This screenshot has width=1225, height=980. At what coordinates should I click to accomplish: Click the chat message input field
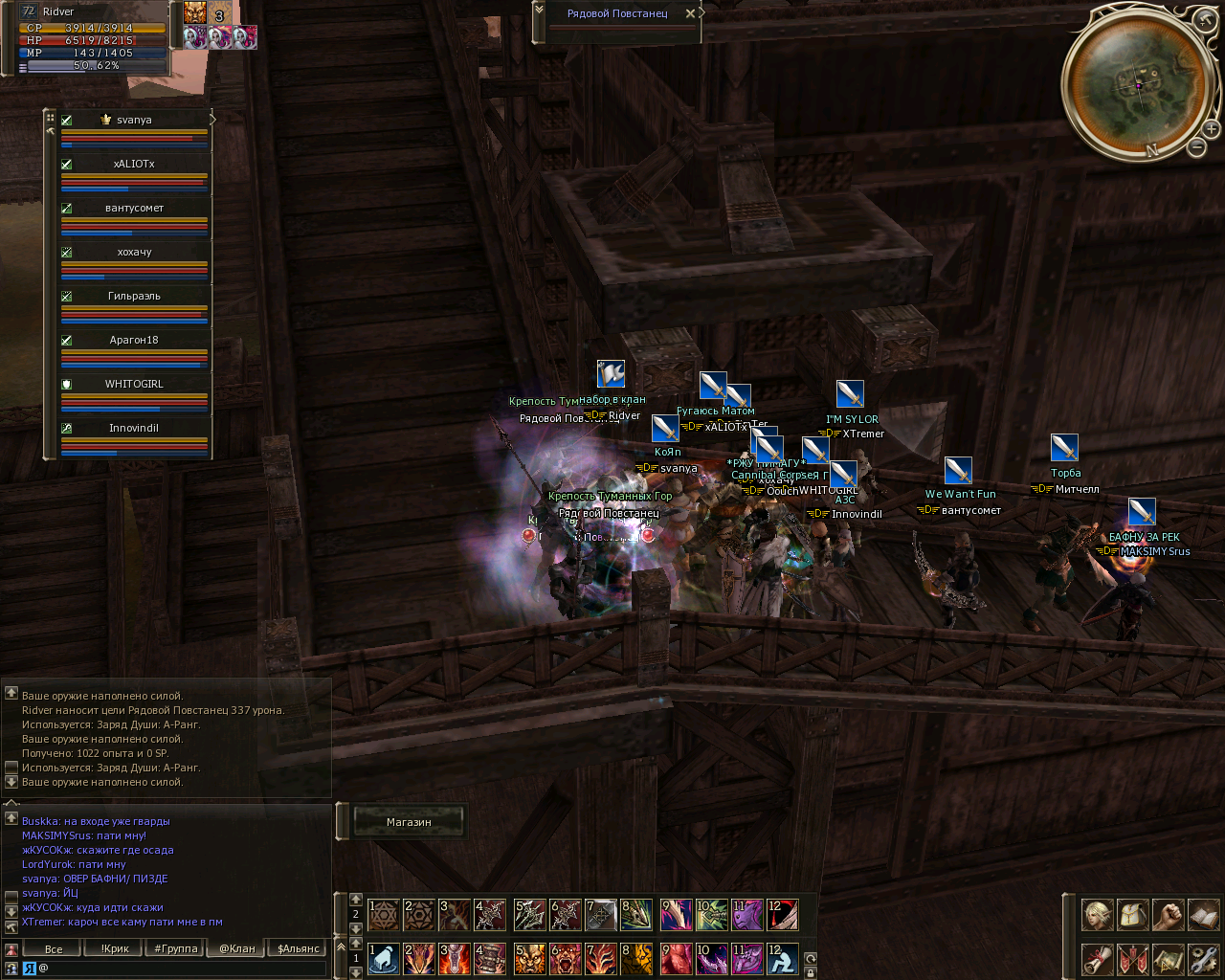pos(182,968)
